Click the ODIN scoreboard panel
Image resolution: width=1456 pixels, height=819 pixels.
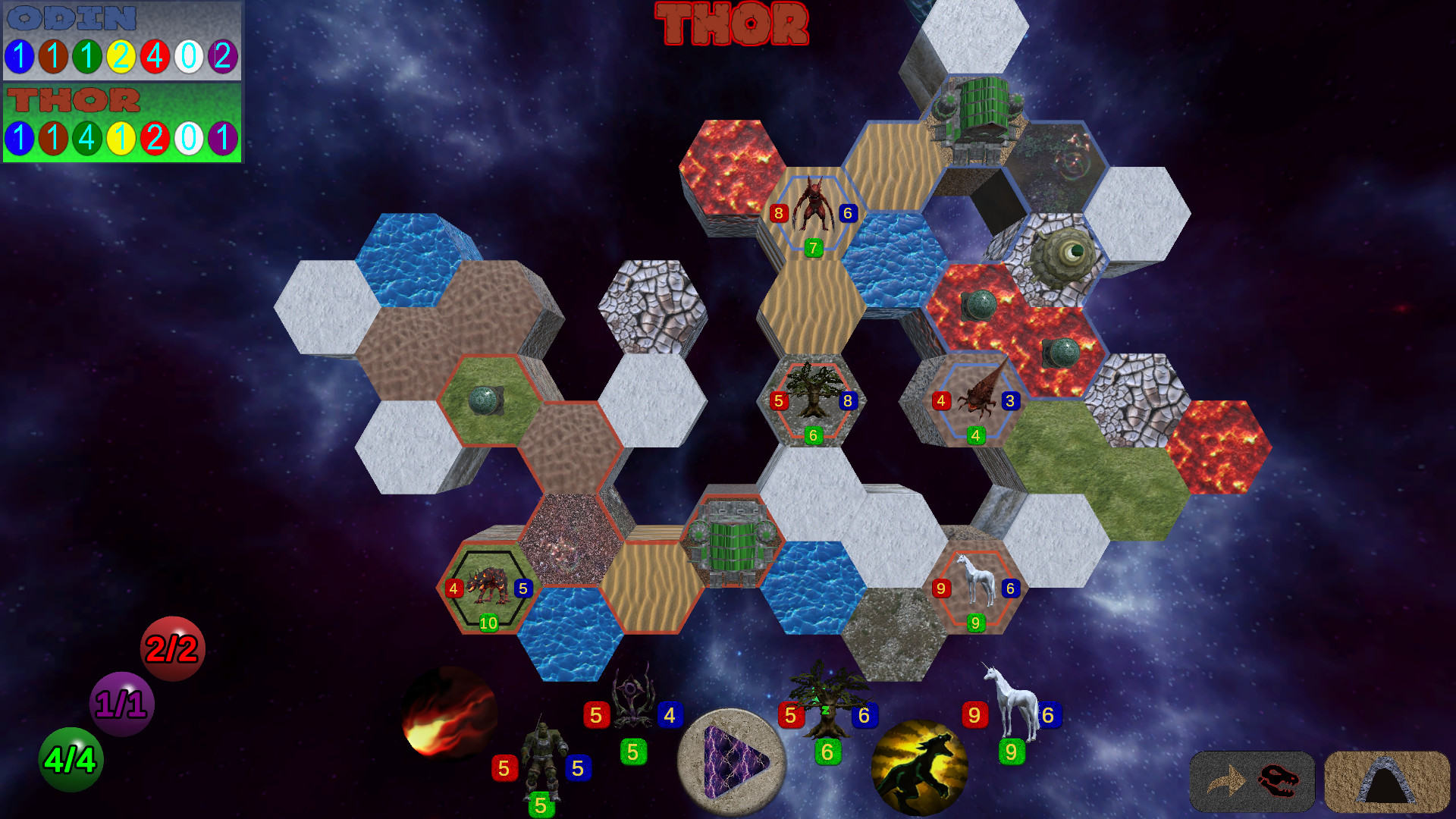pyautogui.click(x=121, y=42)
